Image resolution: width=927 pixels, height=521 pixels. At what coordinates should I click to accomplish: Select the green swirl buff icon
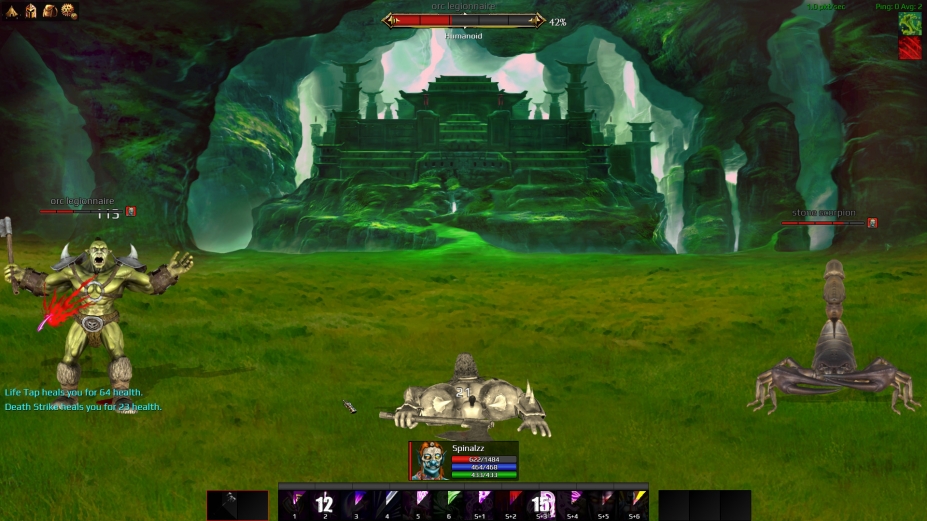910,23
